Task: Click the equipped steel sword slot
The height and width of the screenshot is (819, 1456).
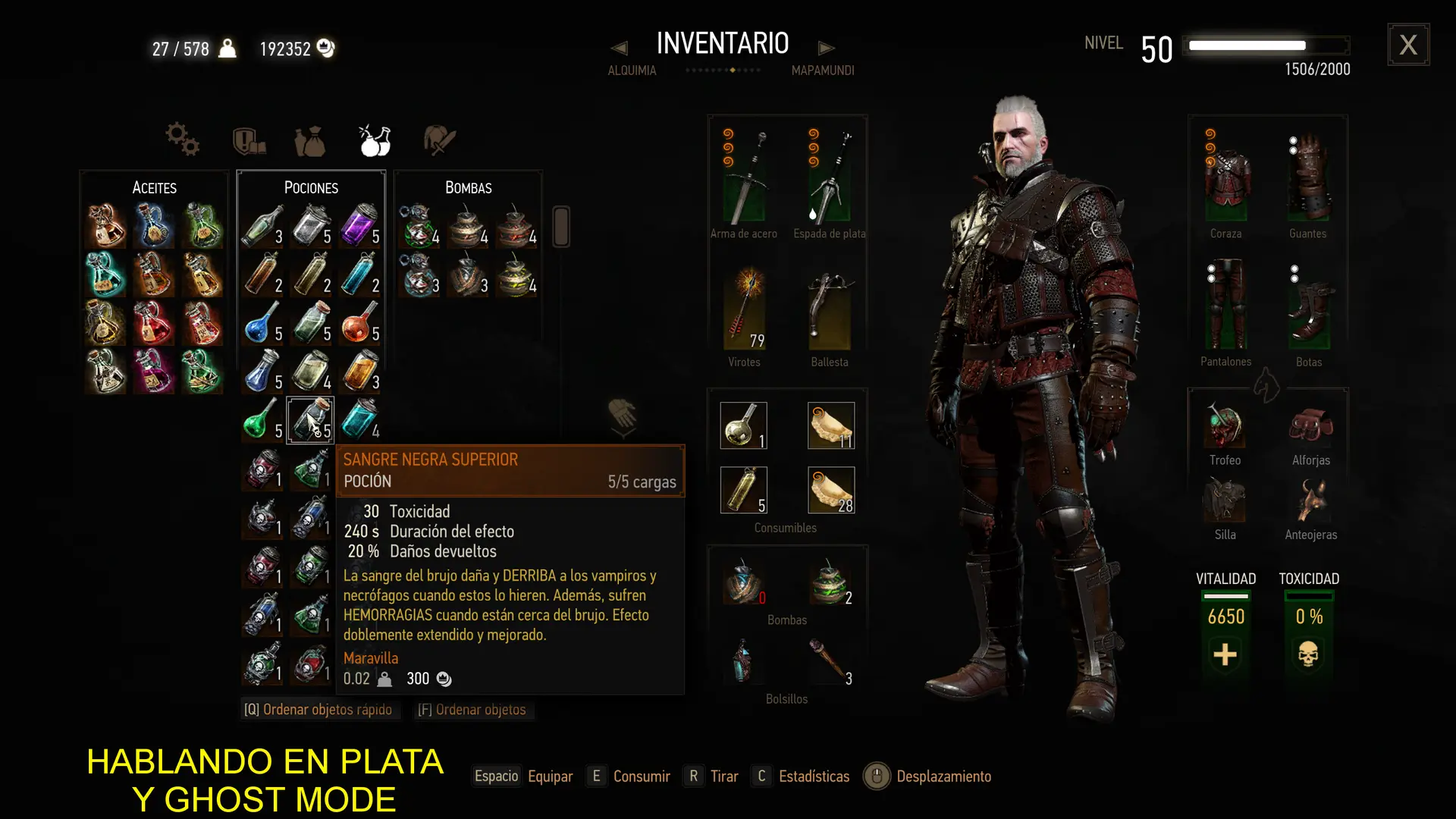Action: click(744, 177)
